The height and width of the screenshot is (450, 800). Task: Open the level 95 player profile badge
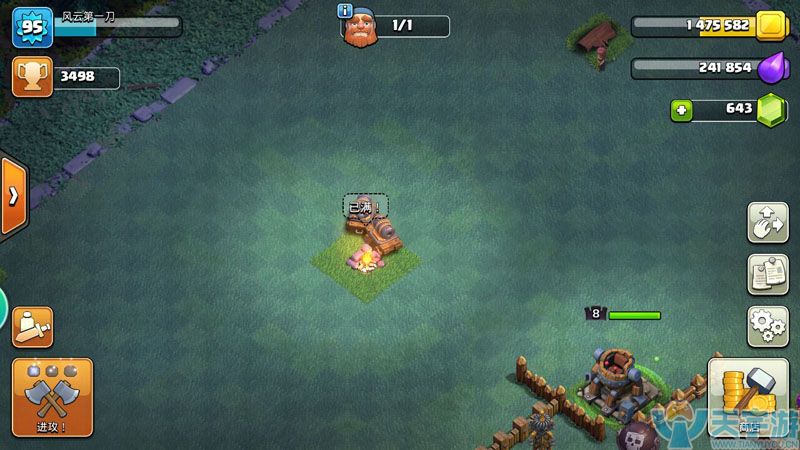tap(31, 28)
